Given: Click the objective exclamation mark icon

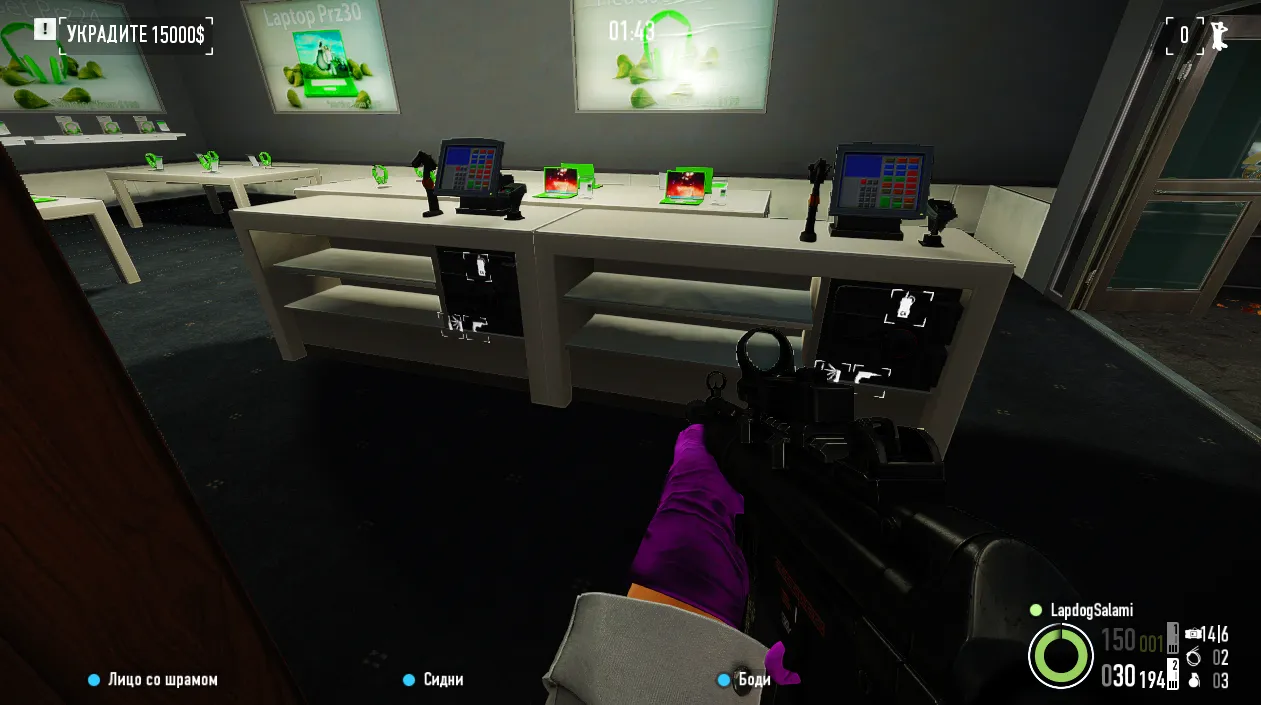Looking at the screenshot, I should [x=44, y=29].
